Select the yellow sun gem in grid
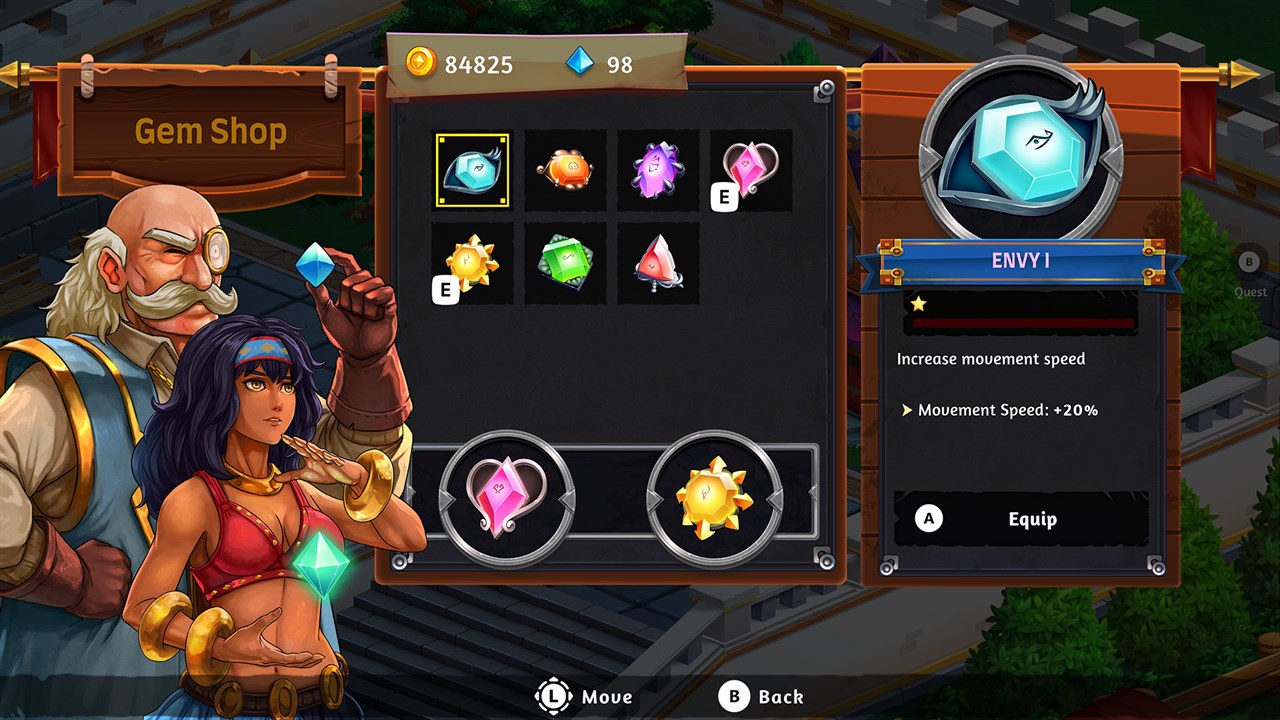The width and height of the screenshot is (1280, 720). (472, 263)
